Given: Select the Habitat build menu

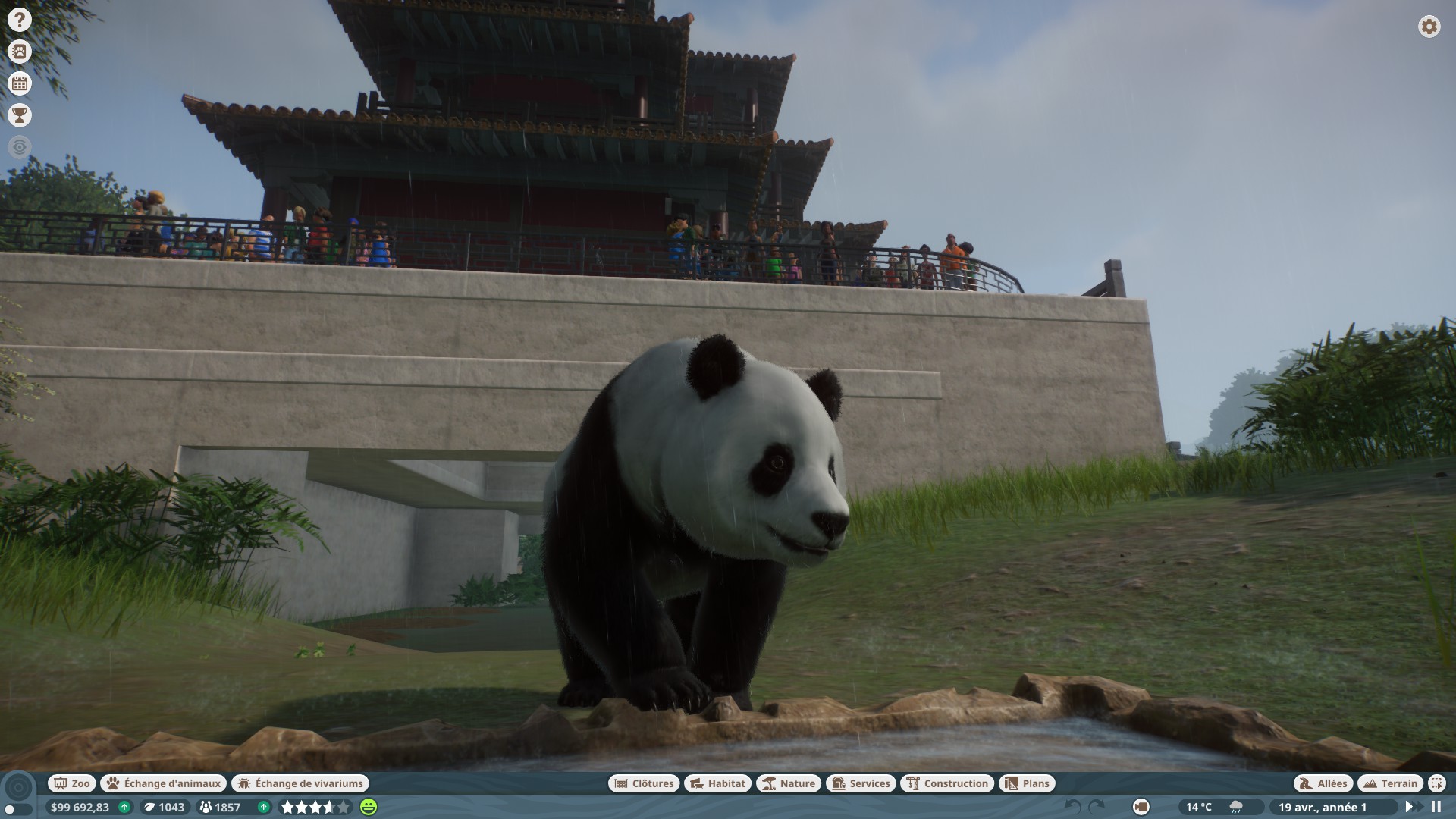Looking at the screenshot, I should pos(717,783).
